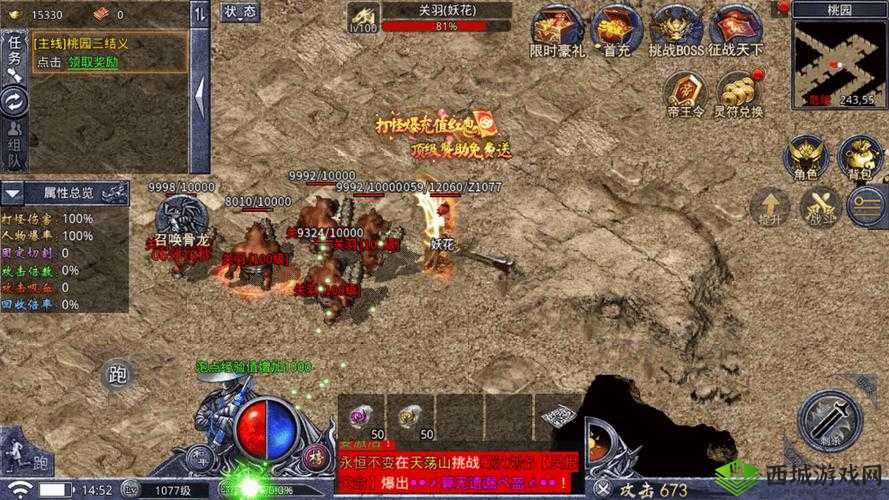Open the crossed-swords 战斗 button
This screenshot has height=500, width=889.
tap(818, 207)
